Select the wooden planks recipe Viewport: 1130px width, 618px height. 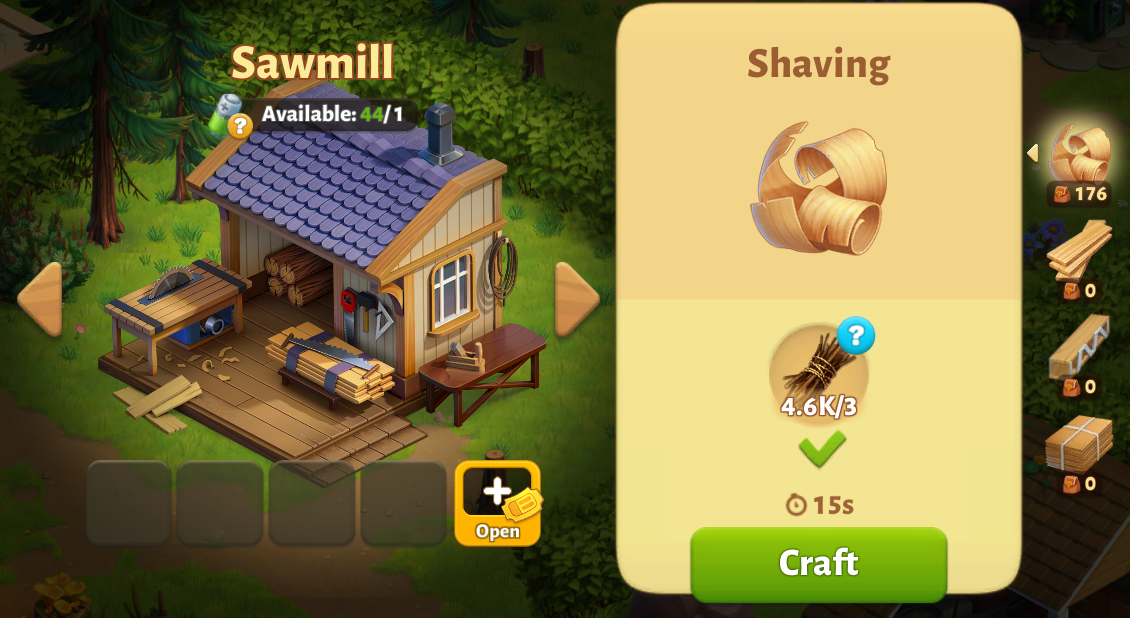click(x=1079, y=250)
